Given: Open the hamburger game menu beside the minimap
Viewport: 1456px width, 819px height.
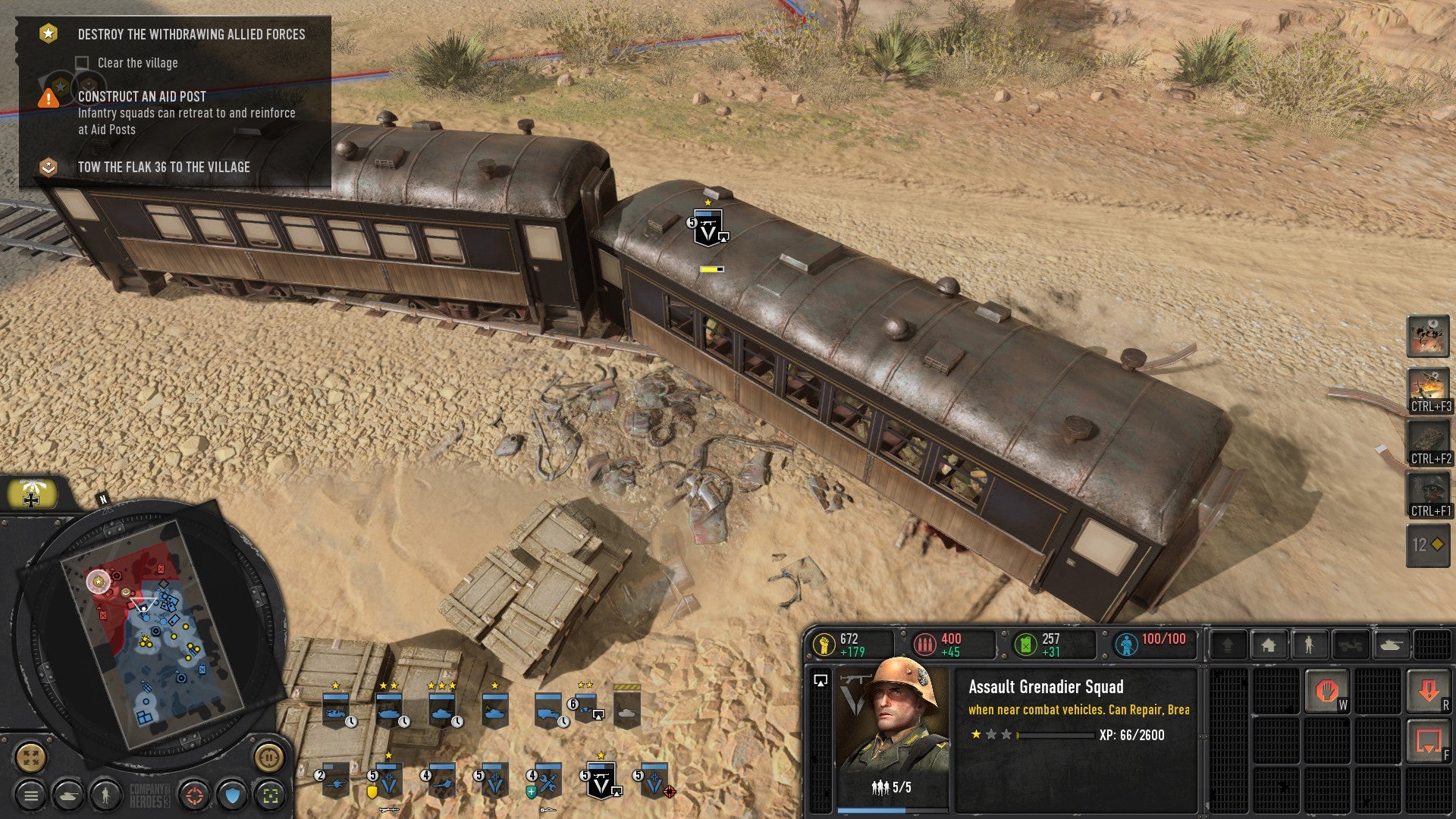Looking at the screenshot, I should 32,794.
